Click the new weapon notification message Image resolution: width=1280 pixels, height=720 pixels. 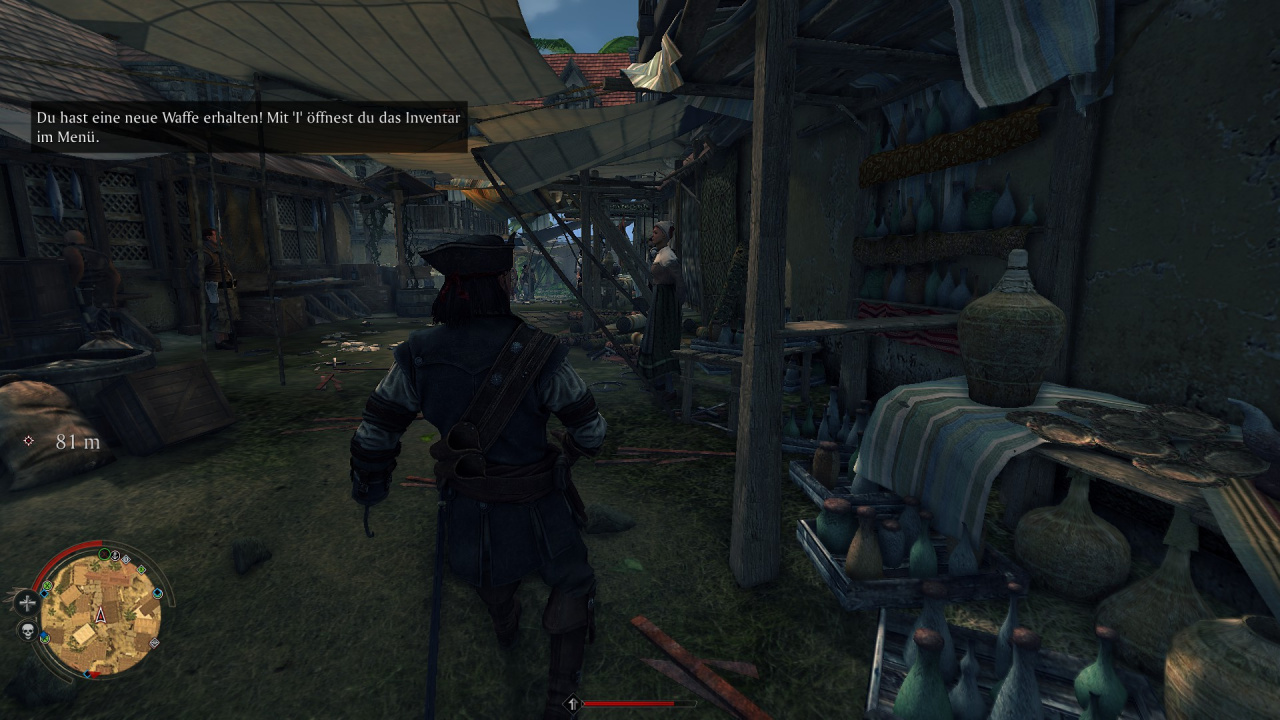[249, 127]
